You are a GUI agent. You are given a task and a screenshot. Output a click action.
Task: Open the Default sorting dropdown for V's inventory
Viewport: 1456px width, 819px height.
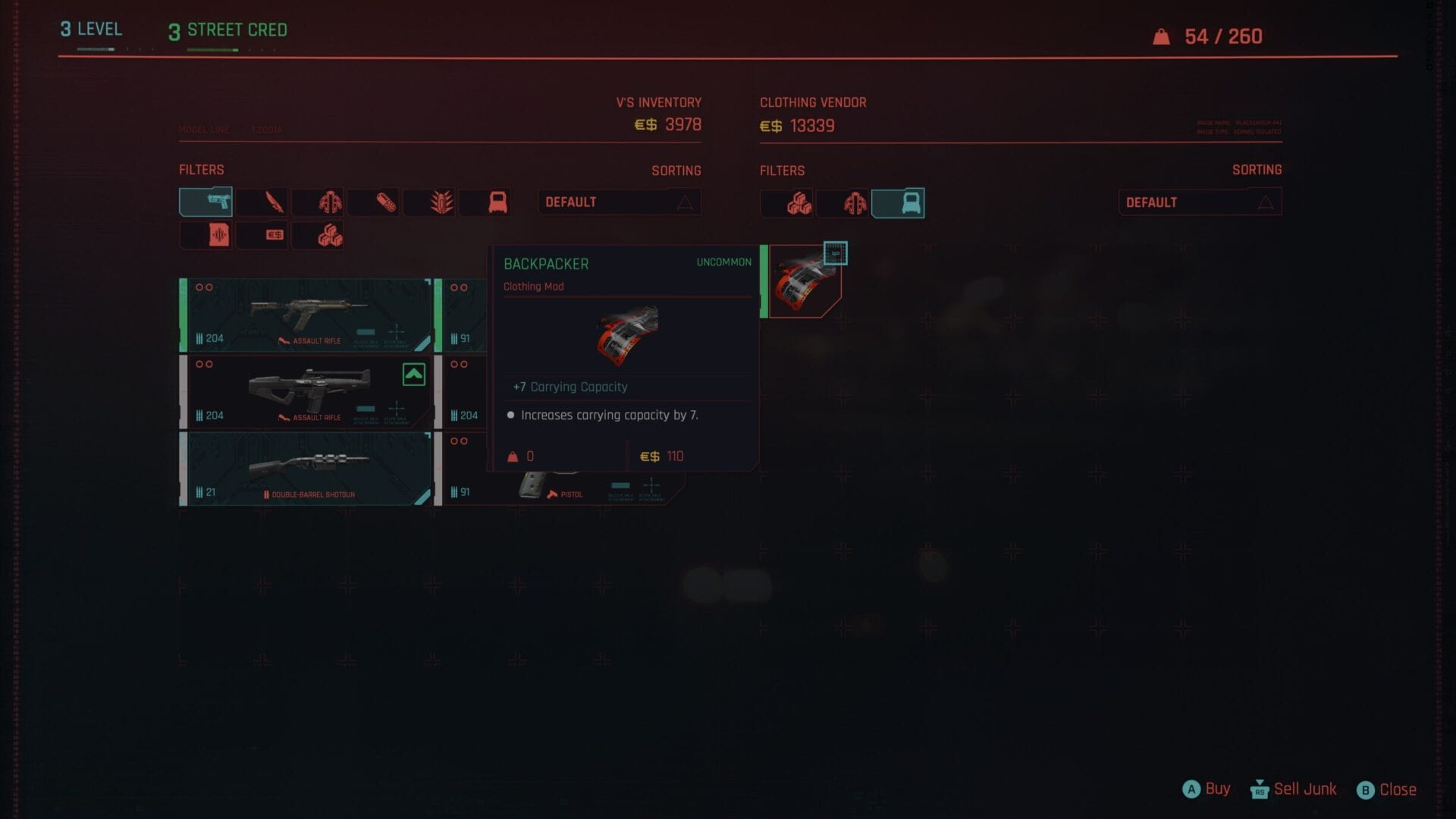pos(620,202)
